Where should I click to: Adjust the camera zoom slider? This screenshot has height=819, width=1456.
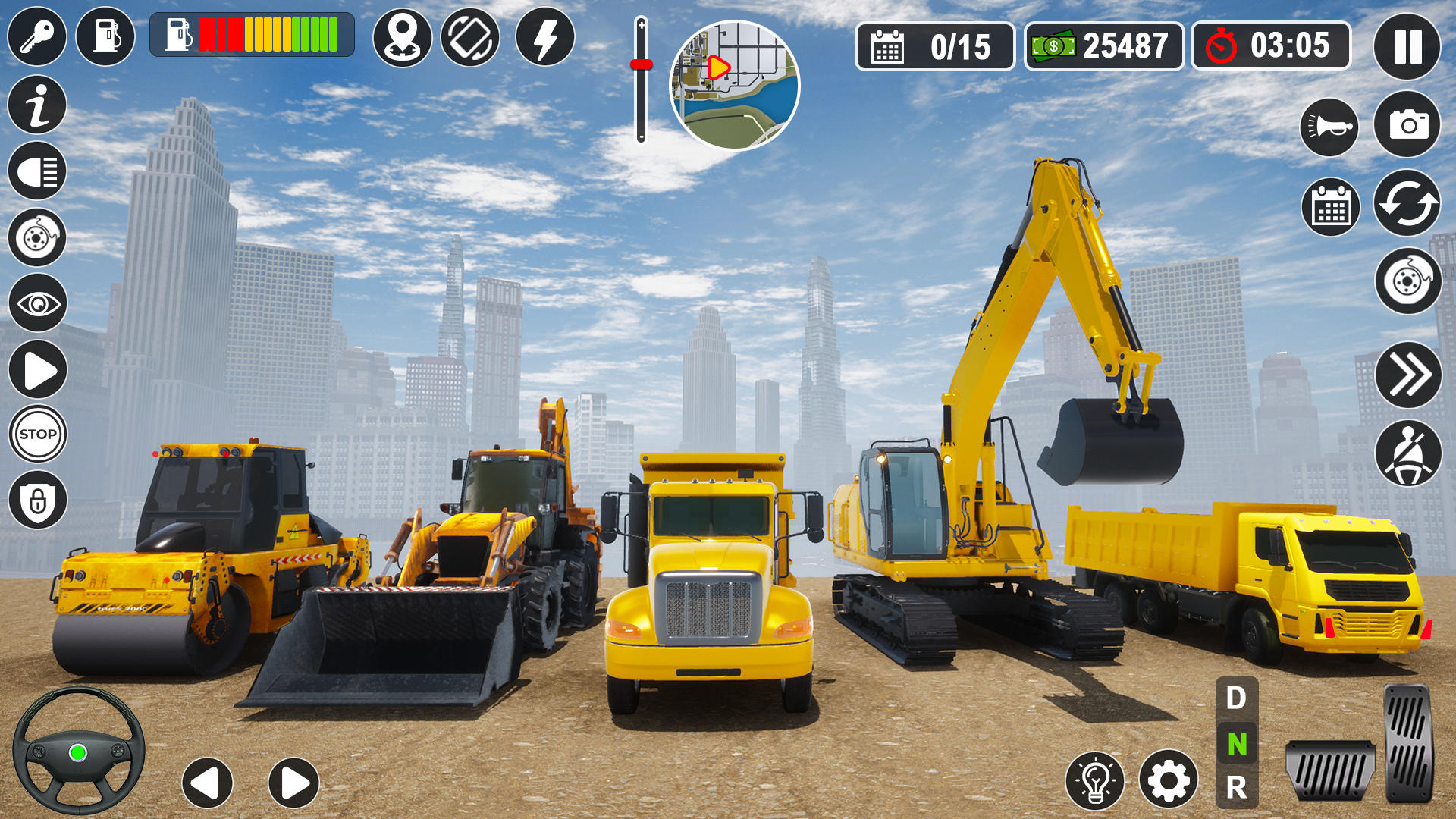642,64
